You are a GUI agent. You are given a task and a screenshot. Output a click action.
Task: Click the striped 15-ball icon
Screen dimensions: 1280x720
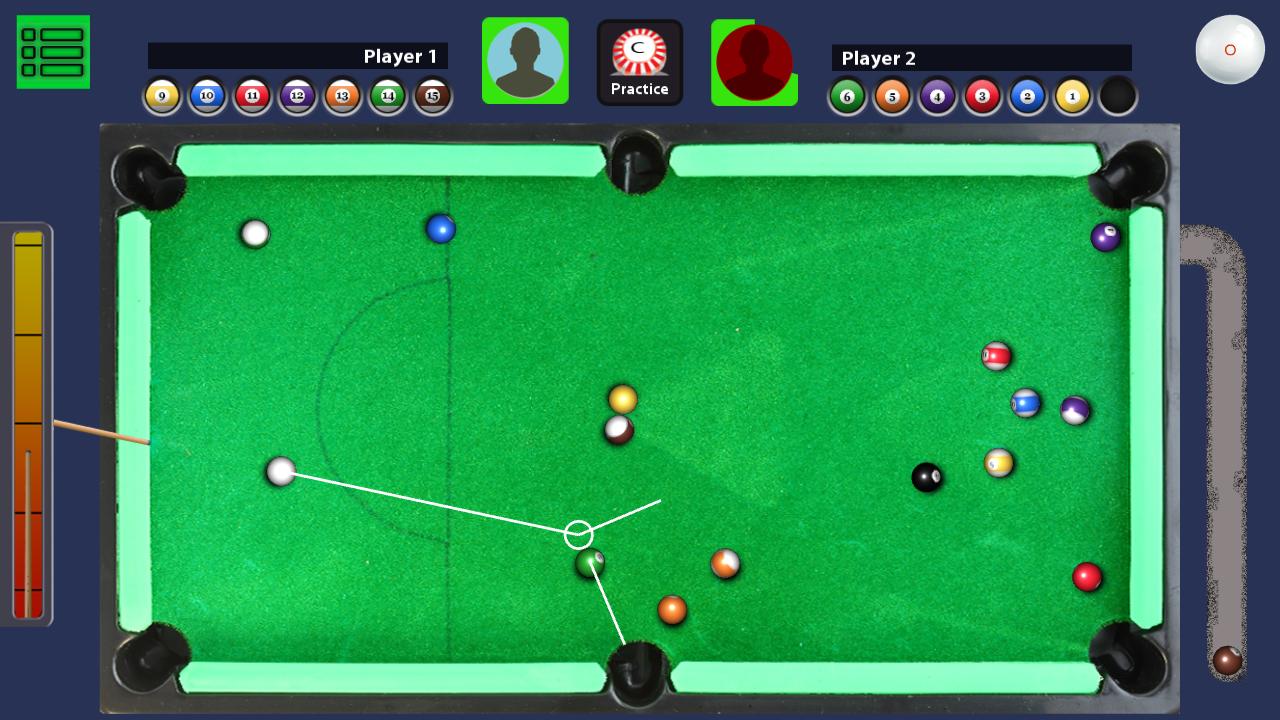coord(433,95)
